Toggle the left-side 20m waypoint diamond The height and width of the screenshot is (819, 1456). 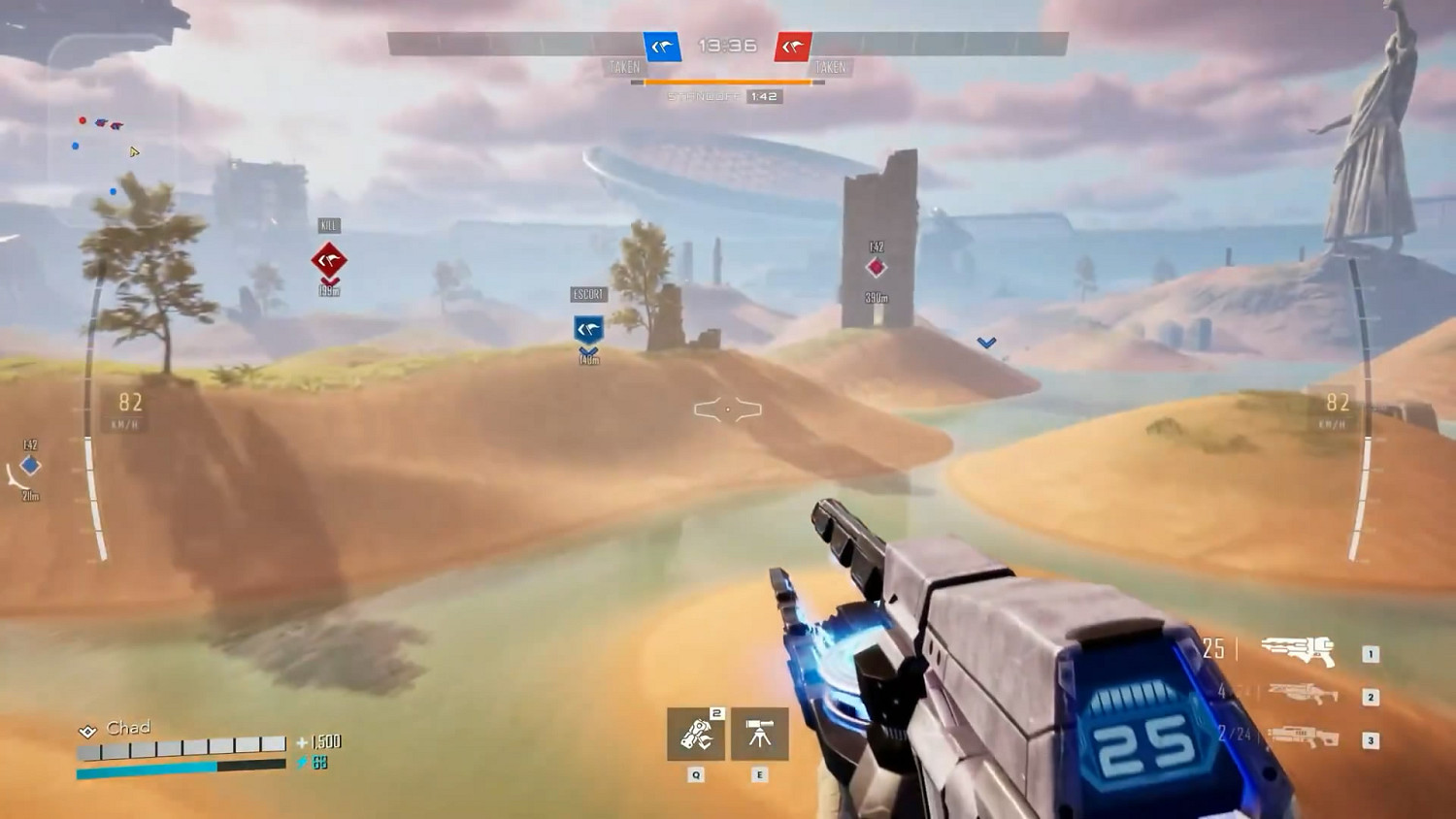point(29,466)
